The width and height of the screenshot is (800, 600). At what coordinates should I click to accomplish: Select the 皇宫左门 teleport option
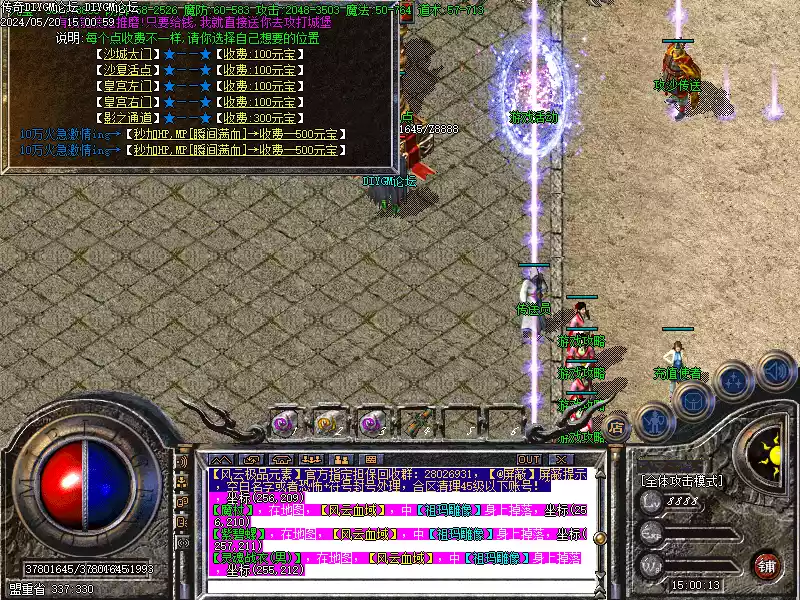coord(128,86)
